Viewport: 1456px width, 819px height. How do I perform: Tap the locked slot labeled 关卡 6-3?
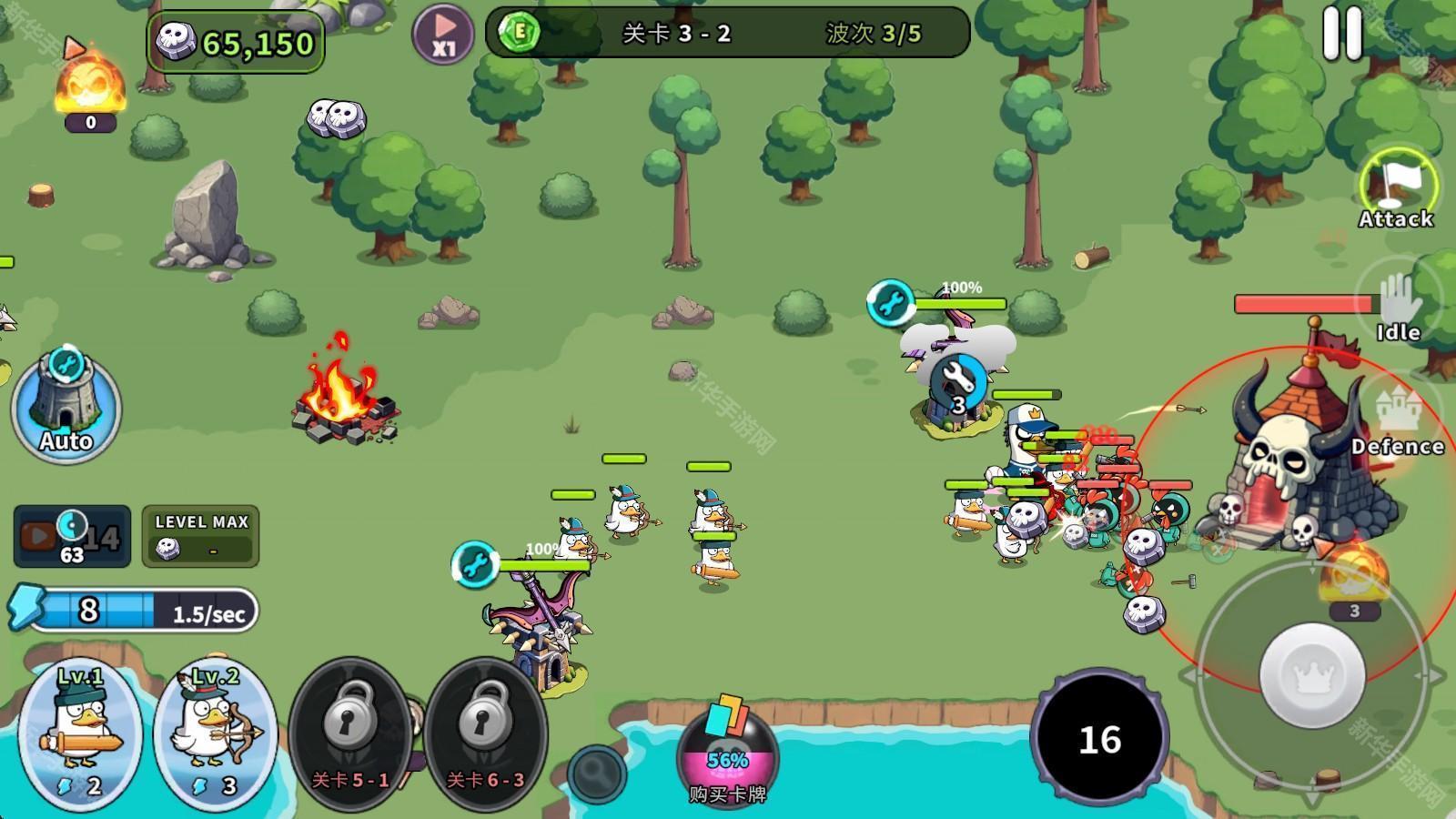pos(485,733)
